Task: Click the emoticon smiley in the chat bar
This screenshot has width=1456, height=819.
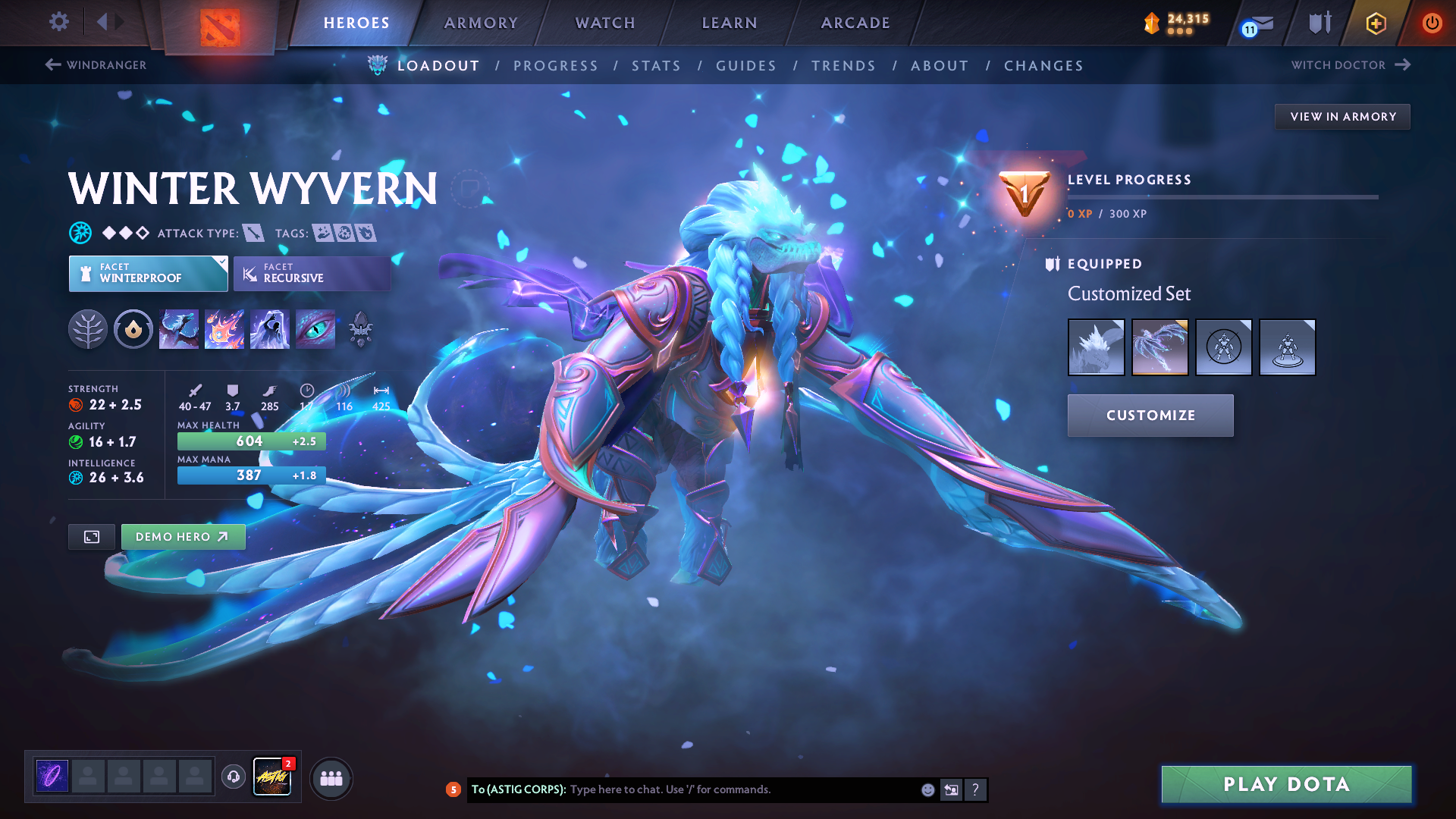Action: pos(927,789)
